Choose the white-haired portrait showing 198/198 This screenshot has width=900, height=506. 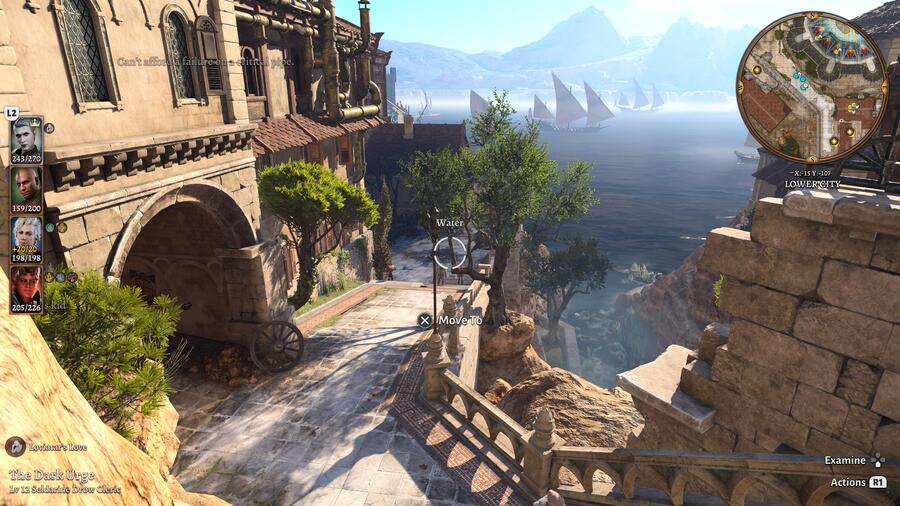point(26,234)
